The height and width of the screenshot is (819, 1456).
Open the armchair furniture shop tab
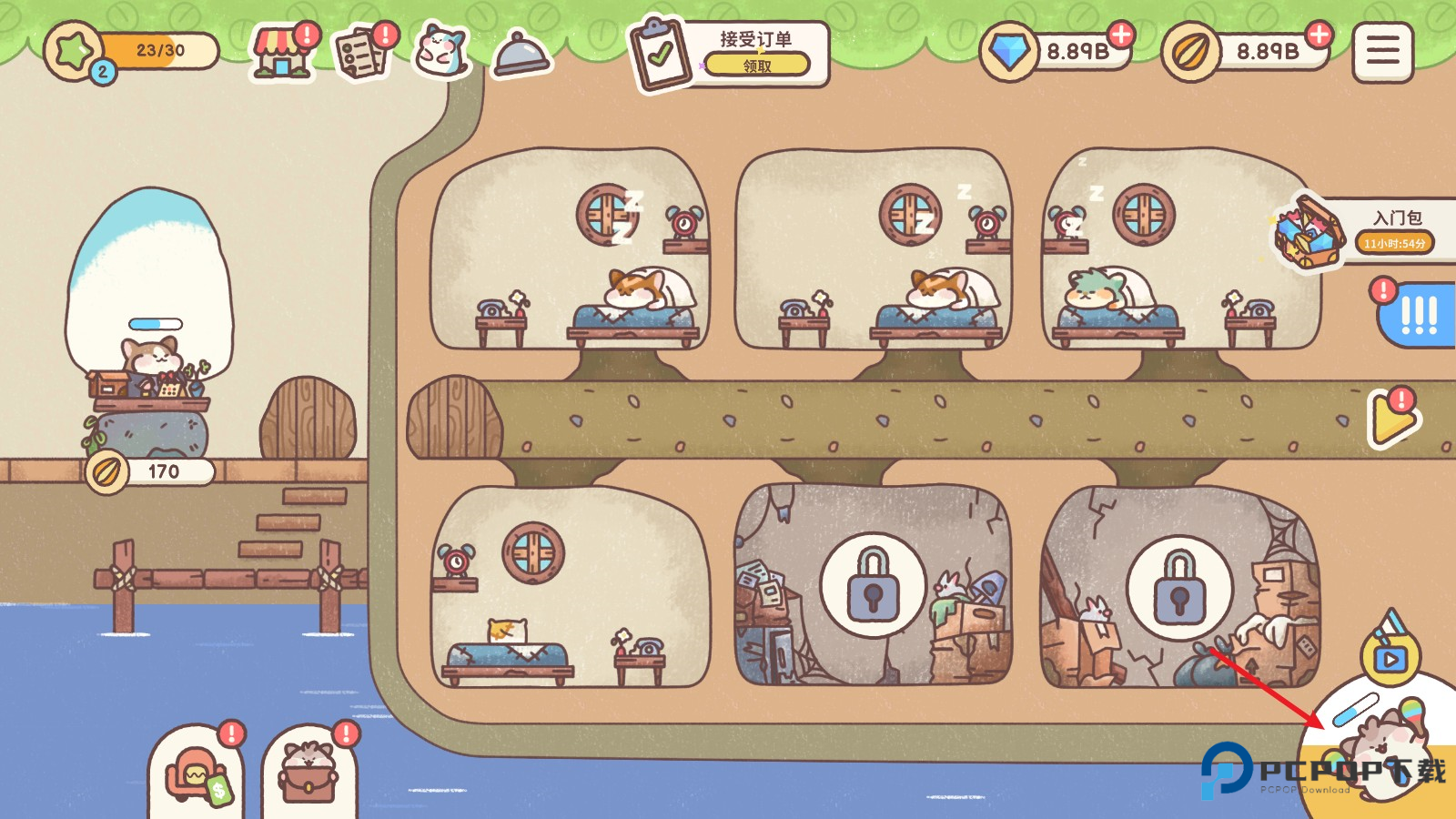(x=196, y=776)
